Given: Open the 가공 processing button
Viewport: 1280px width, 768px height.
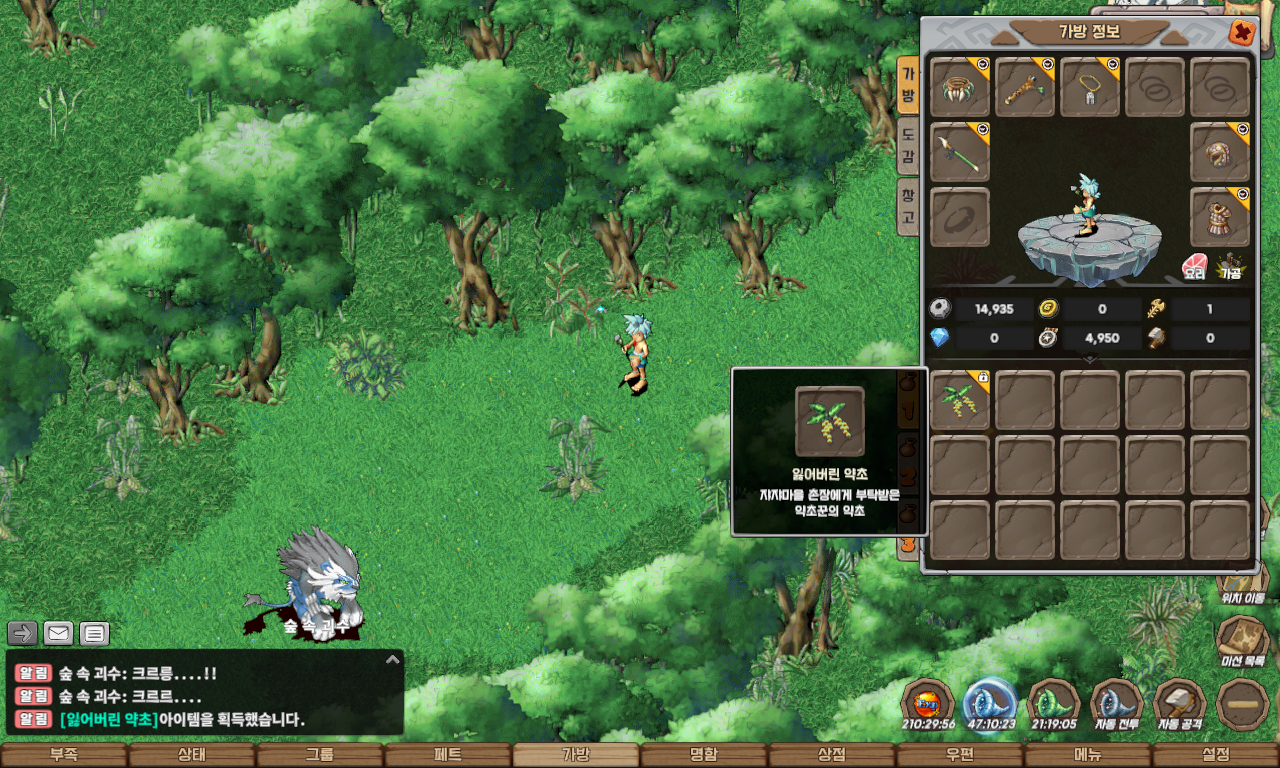Looking at the screenshot, I should (1230, 267).
